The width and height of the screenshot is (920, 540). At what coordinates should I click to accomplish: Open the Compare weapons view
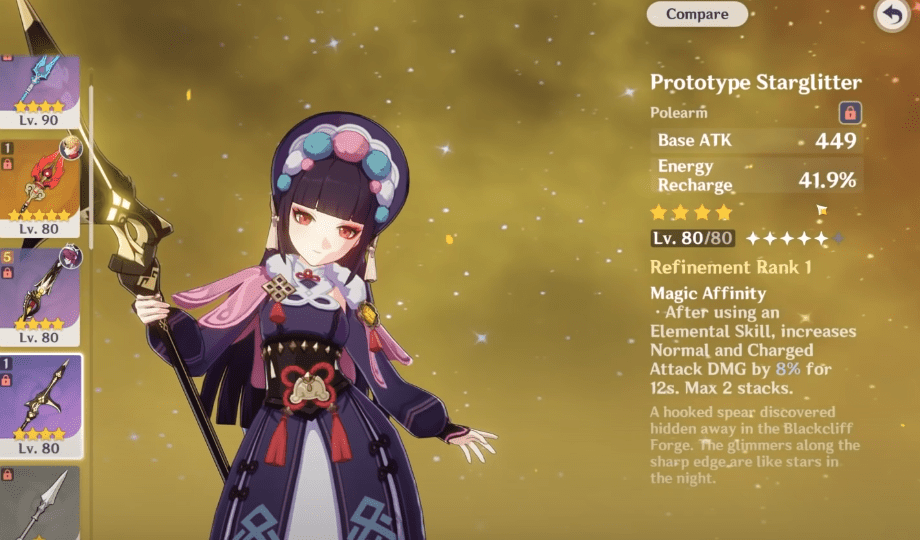(x=697, y=14)
